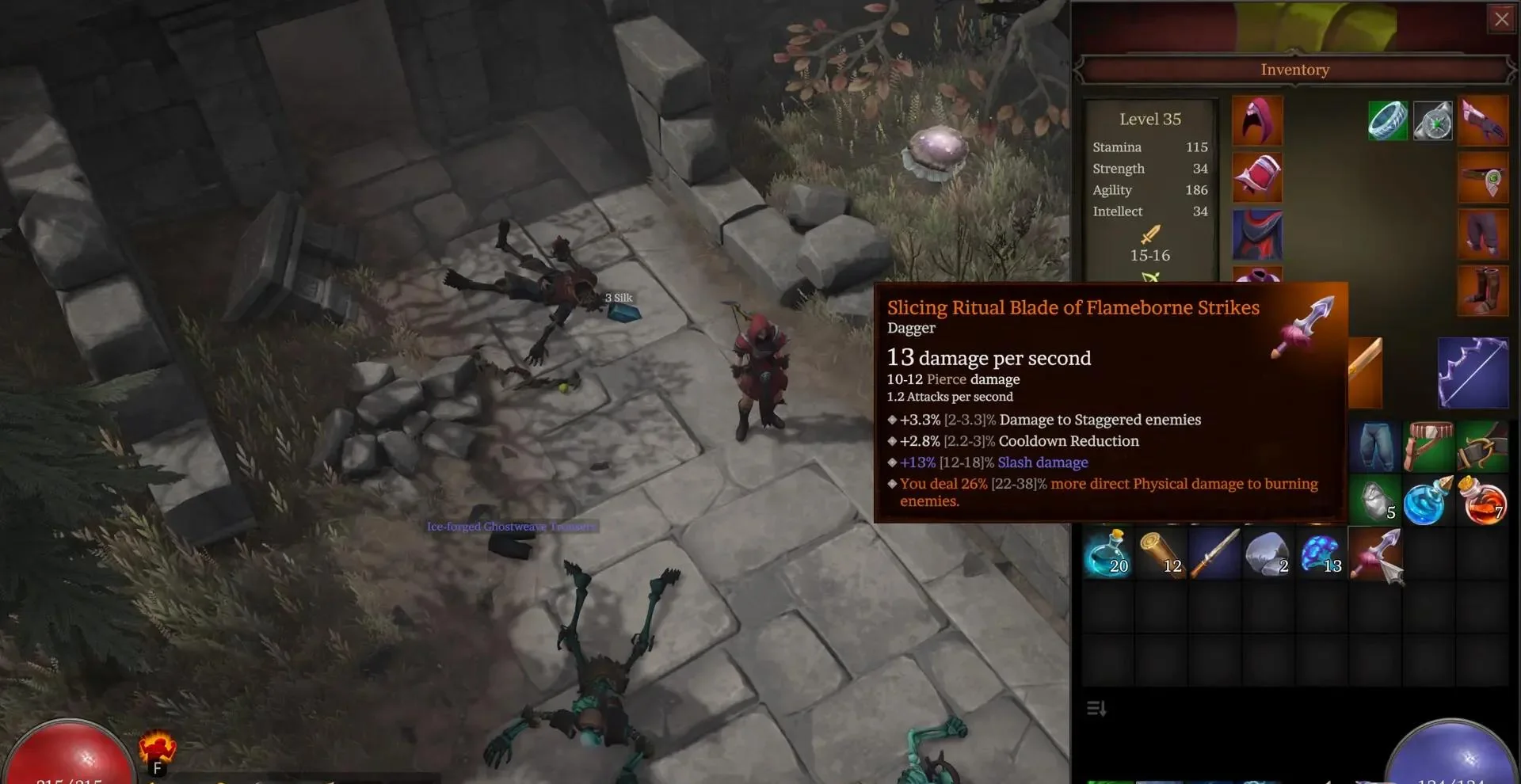This screenshot has width=1521, height=784.
Task: Select the round blue potion flask
Action: click(x=1428, y=500)
